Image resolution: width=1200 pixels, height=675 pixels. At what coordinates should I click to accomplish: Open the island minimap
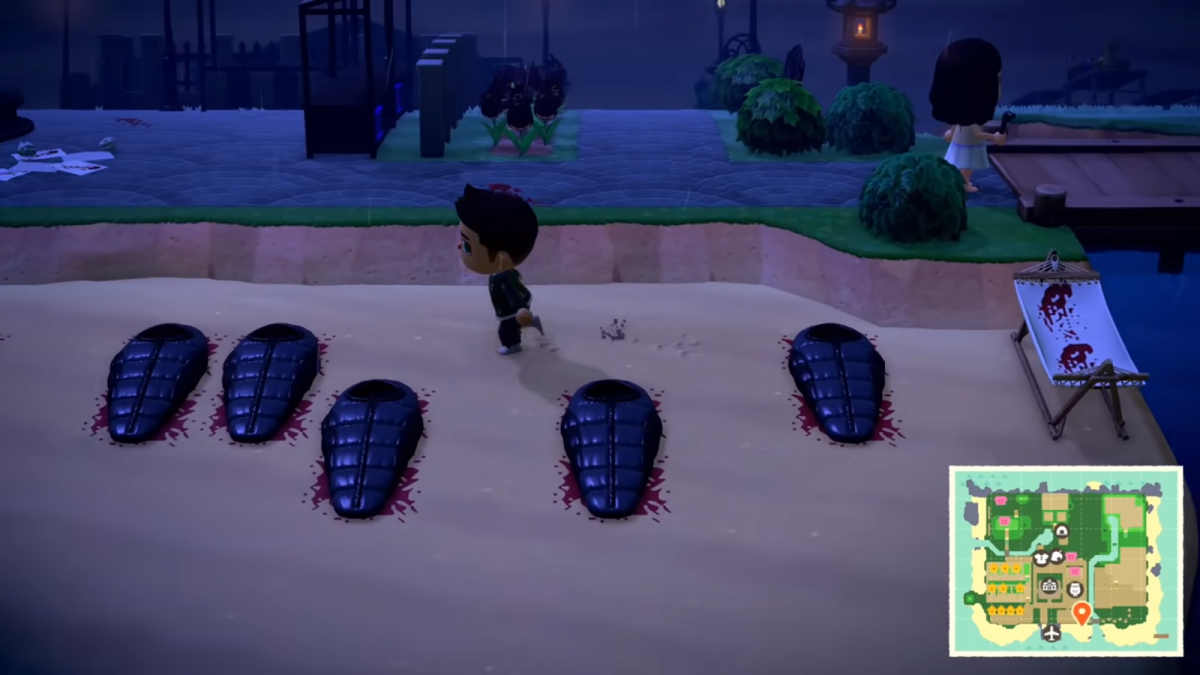point(1065,560)
